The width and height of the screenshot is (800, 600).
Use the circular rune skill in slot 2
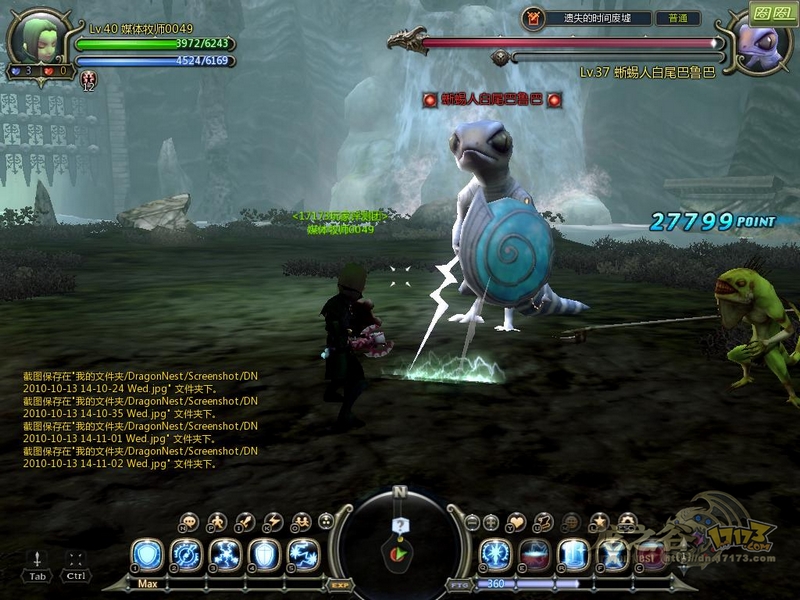click(x=186, y=554)
